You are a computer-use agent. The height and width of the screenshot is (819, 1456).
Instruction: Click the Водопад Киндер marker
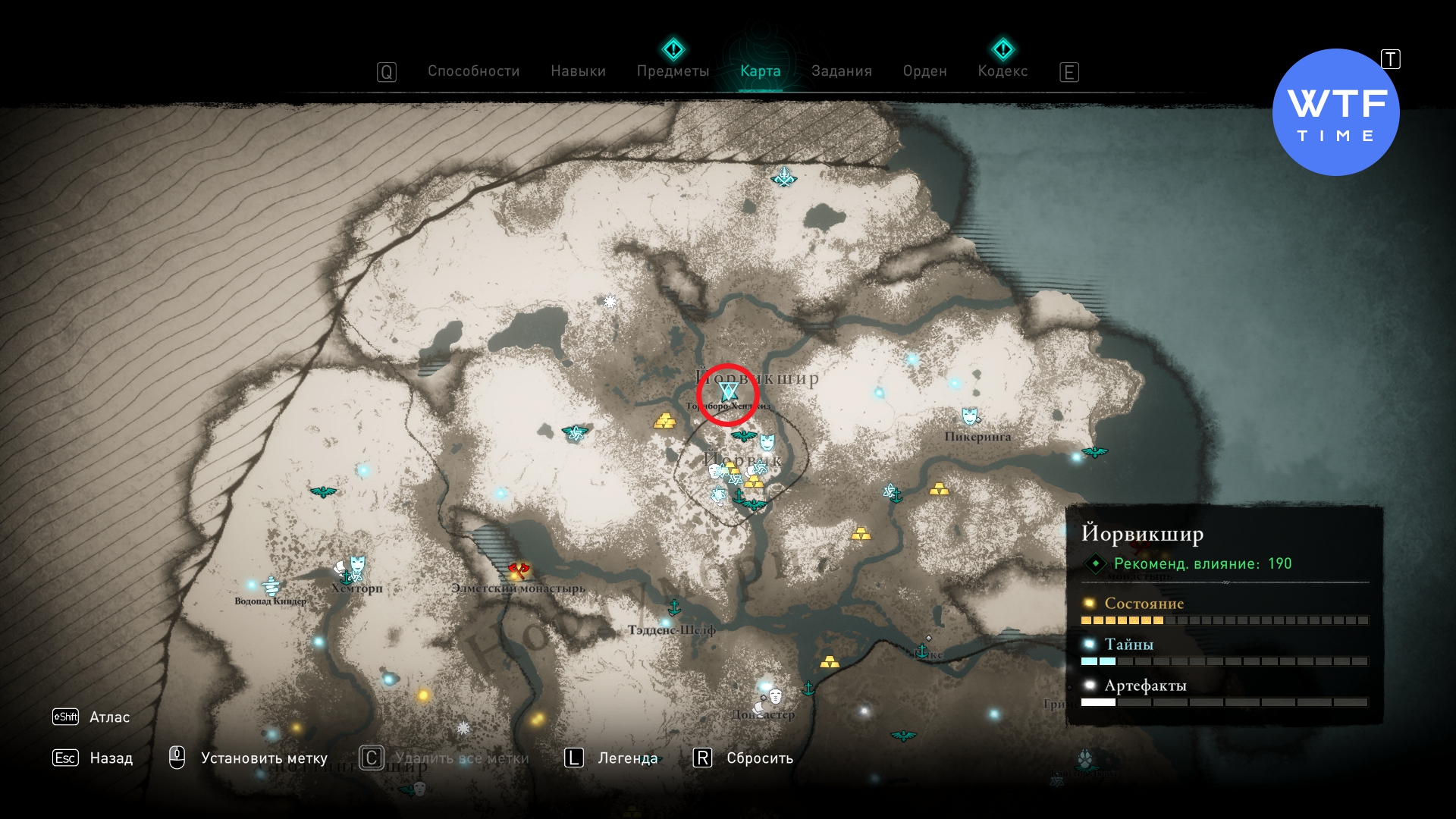[271, 586]
